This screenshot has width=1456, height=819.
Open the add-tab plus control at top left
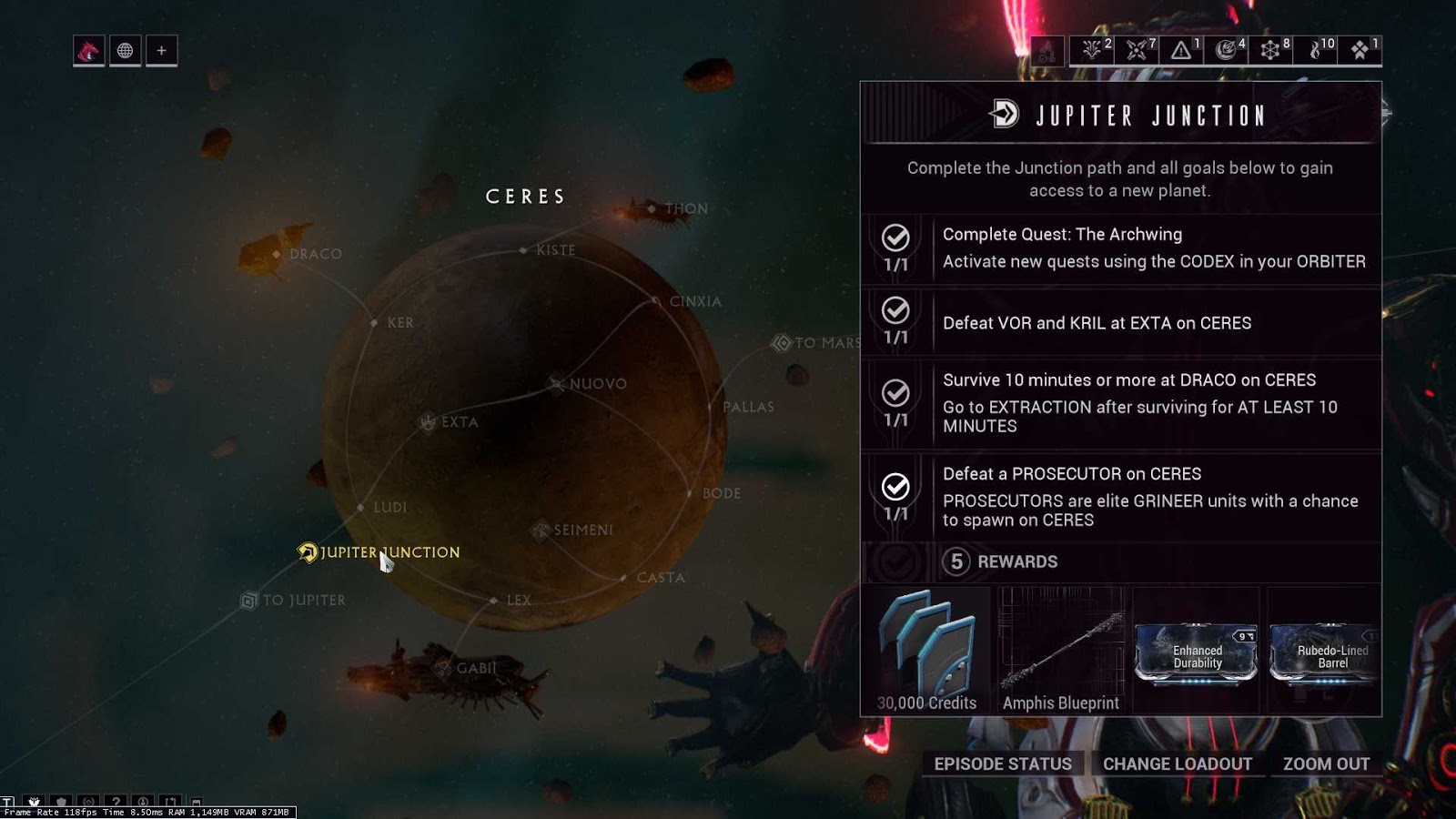[161, 51]
